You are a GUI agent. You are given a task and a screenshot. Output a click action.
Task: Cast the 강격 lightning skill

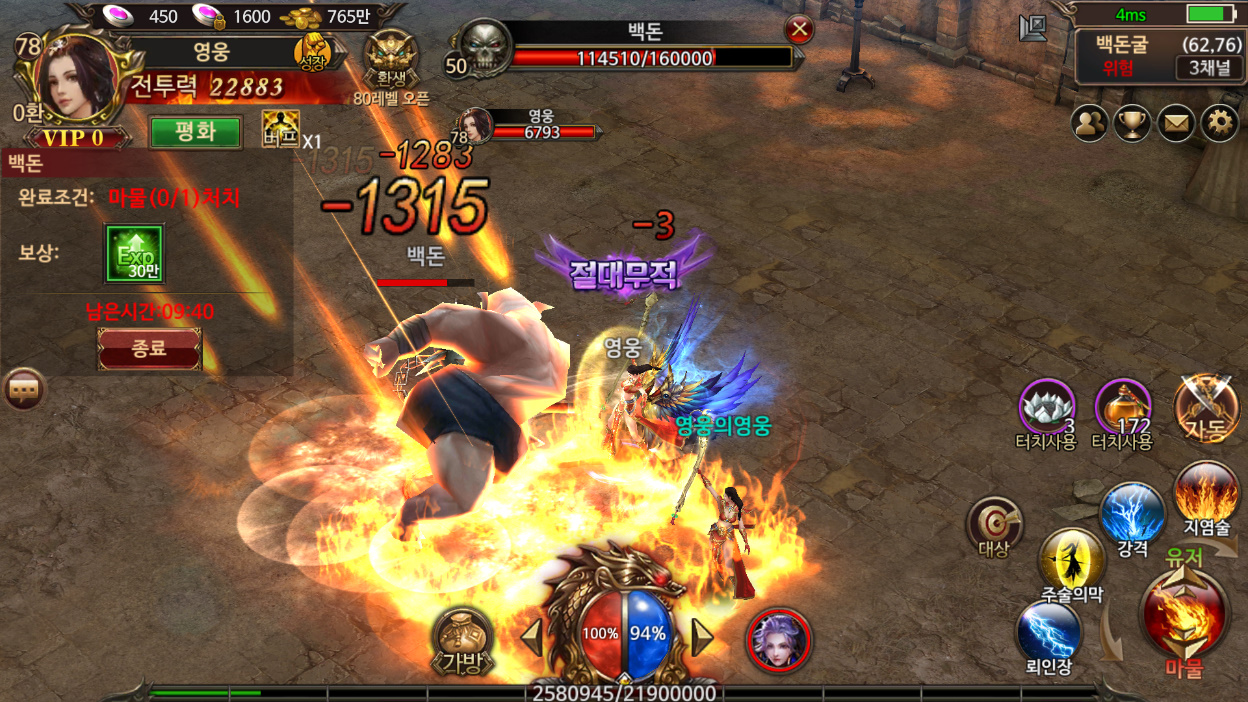coord(1132,515)
